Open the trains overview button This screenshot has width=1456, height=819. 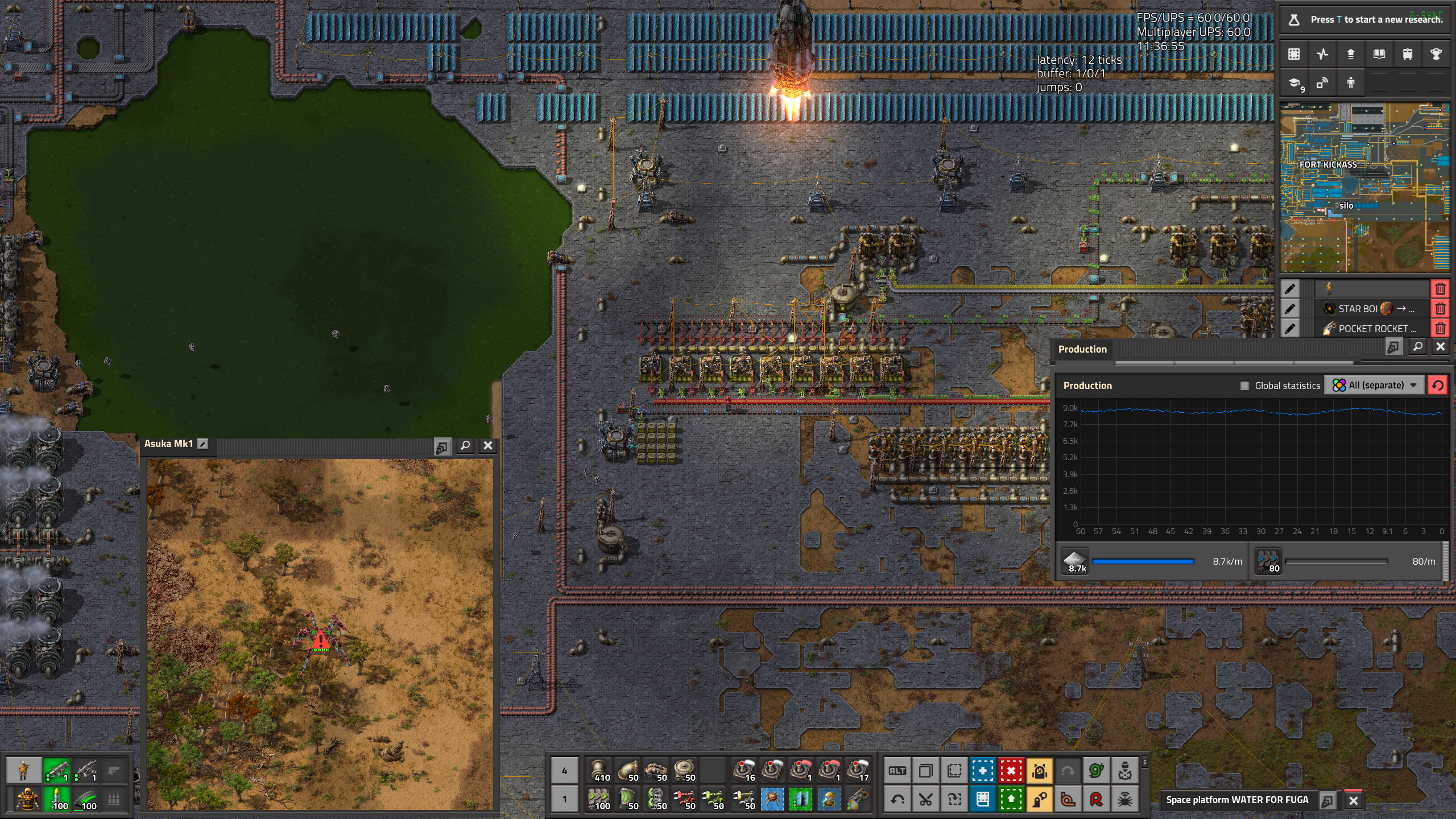1408,54
